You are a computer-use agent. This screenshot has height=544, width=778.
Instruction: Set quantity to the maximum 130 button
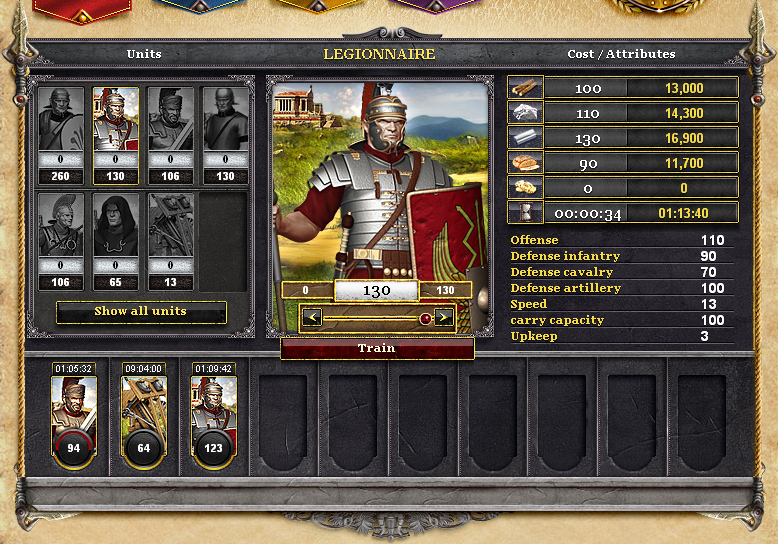445,290
